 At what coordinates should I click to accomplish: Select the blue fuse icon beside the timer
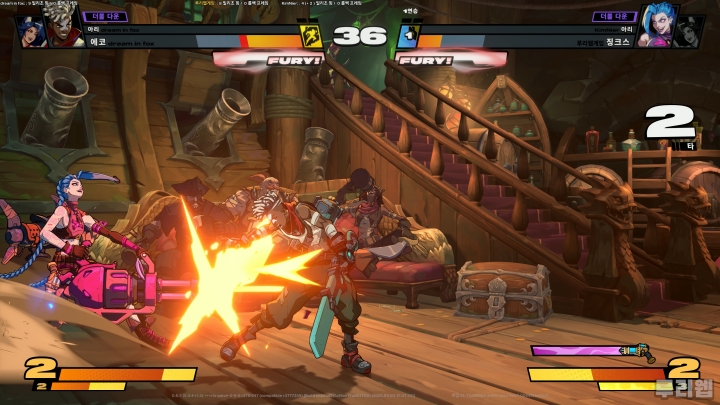407,37
